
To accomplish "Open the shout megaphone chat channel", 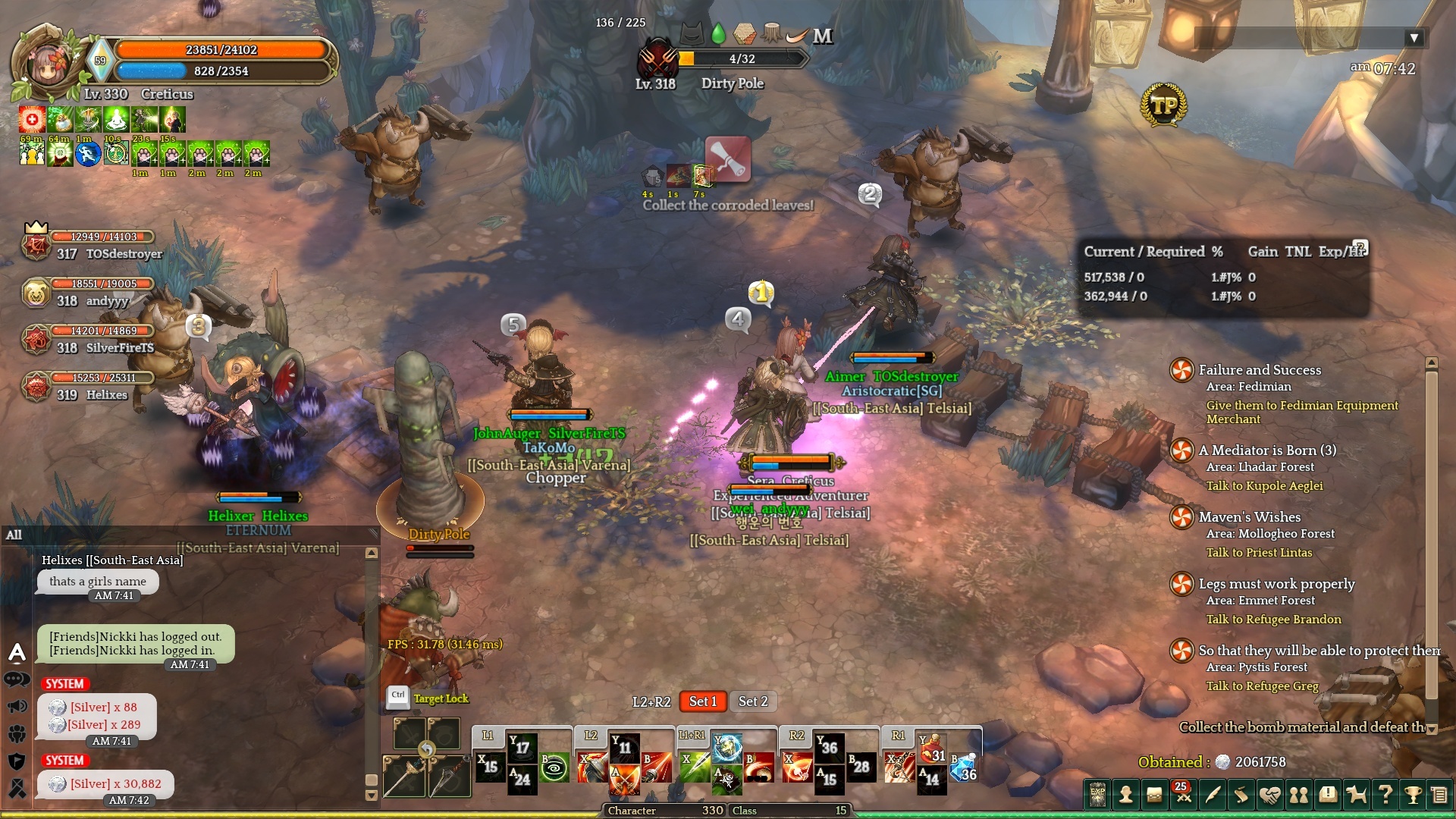I will (x=17, y=707).
